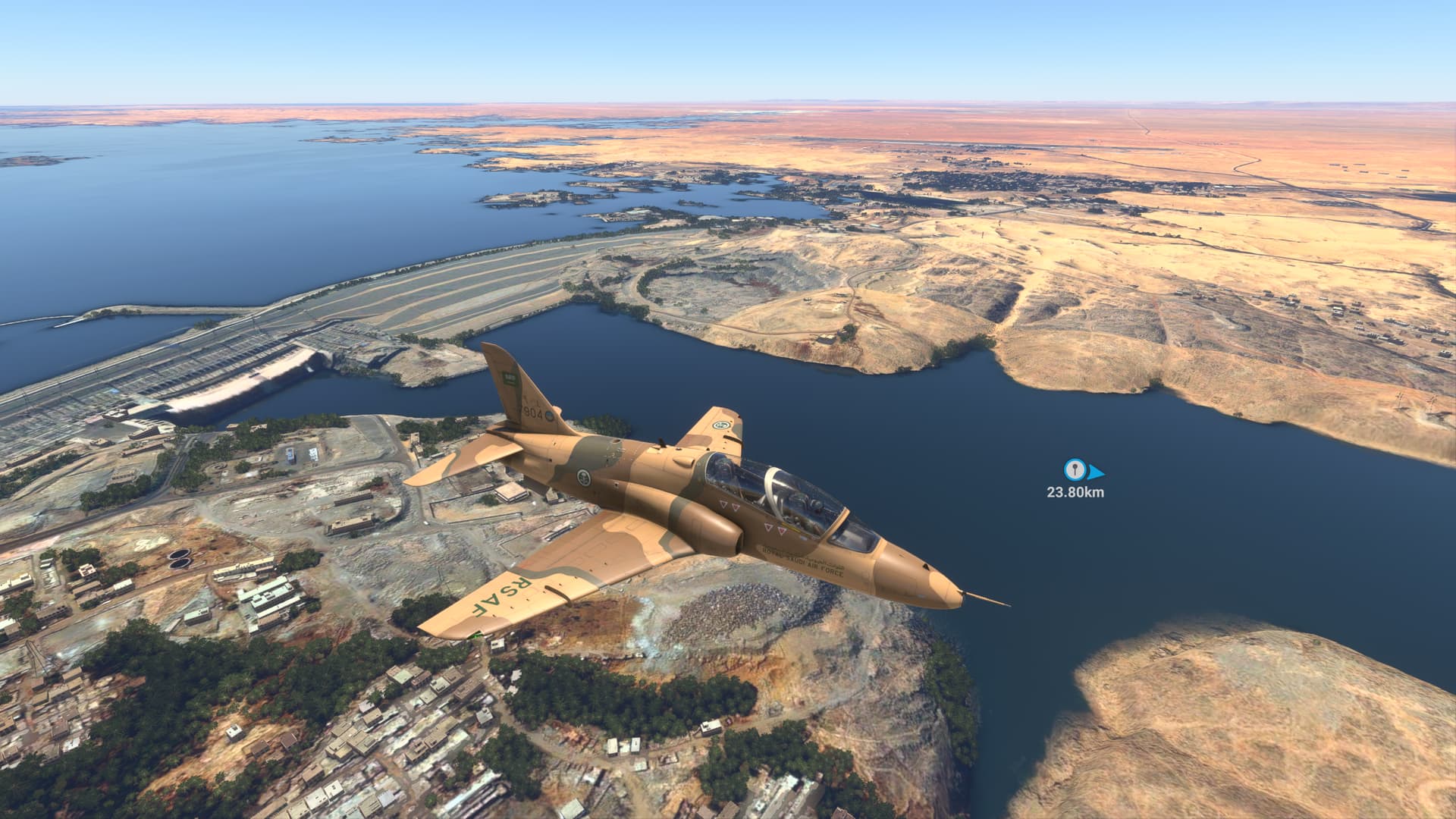Viewport: 1456px width, 819px height.
Task: Select the point-of-interest marker showing 23.80km
Action: 1072,470
